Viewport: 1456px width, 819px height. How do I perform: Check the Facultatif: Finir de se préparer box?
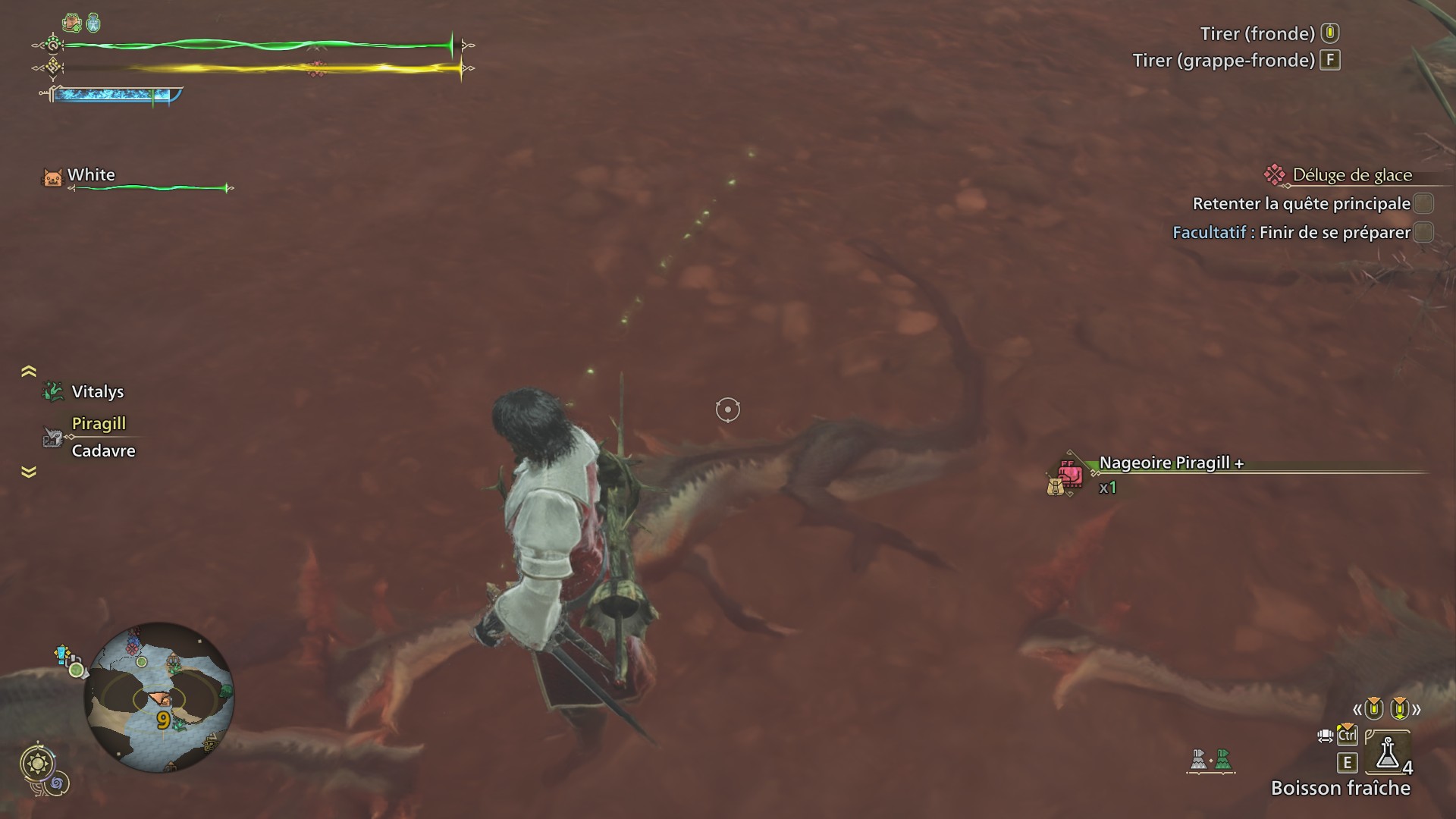coord(1423,233)
